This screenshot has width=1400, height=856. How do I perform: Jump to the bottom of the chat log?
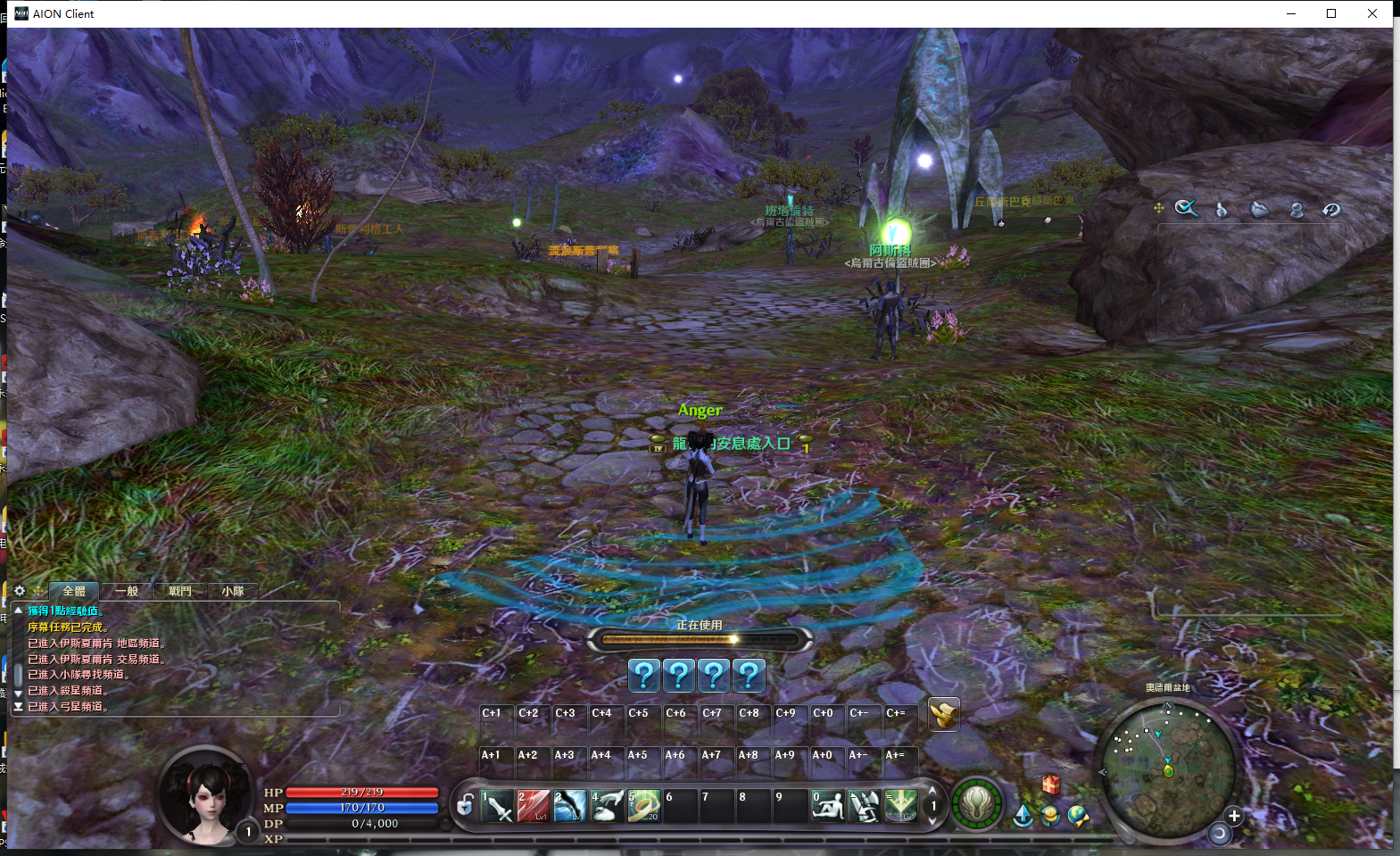click(18, 706)
